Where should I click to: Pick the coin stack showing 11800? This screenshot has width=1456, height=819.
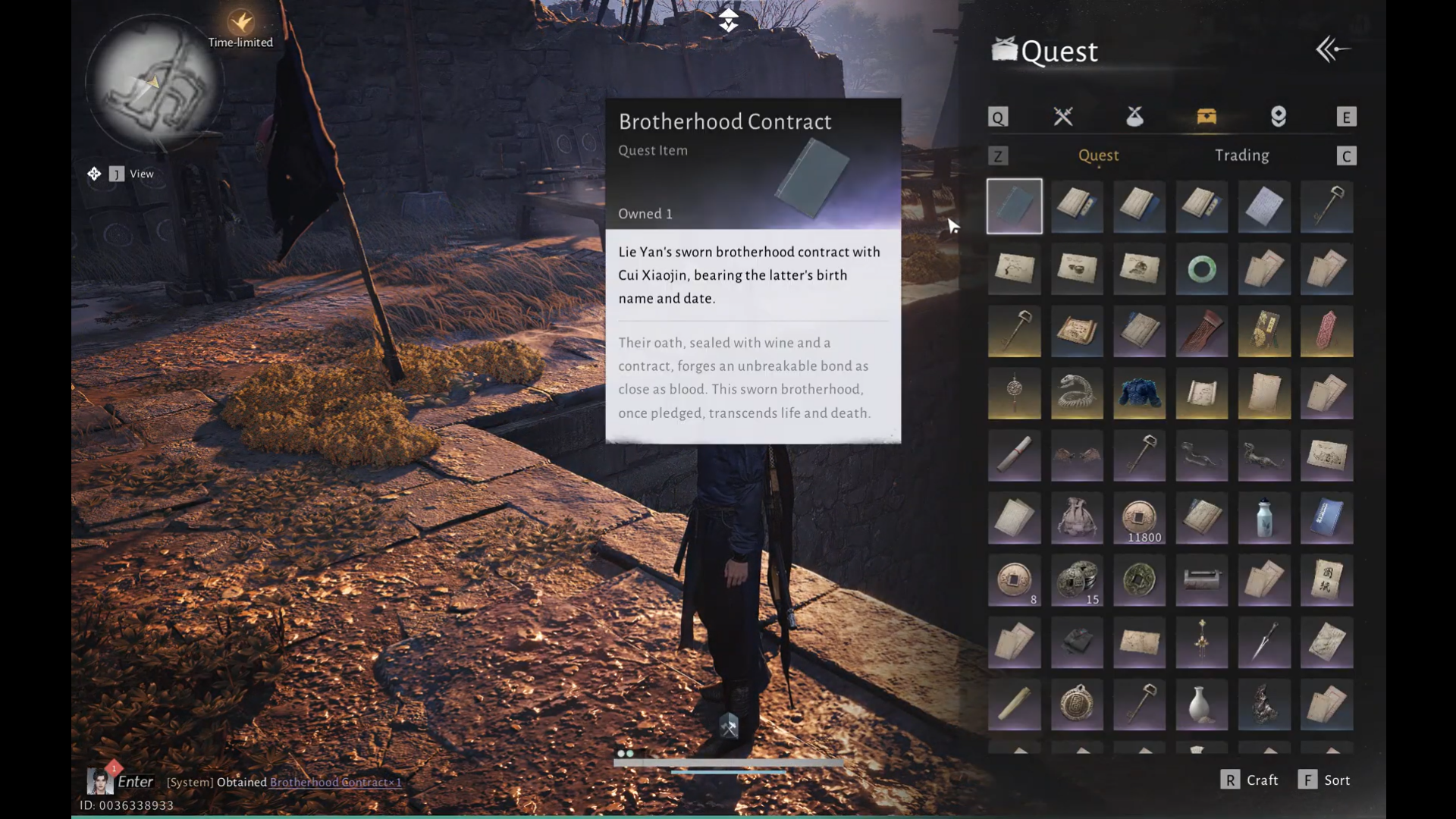pyautogui.click(x=1139, y=519)
